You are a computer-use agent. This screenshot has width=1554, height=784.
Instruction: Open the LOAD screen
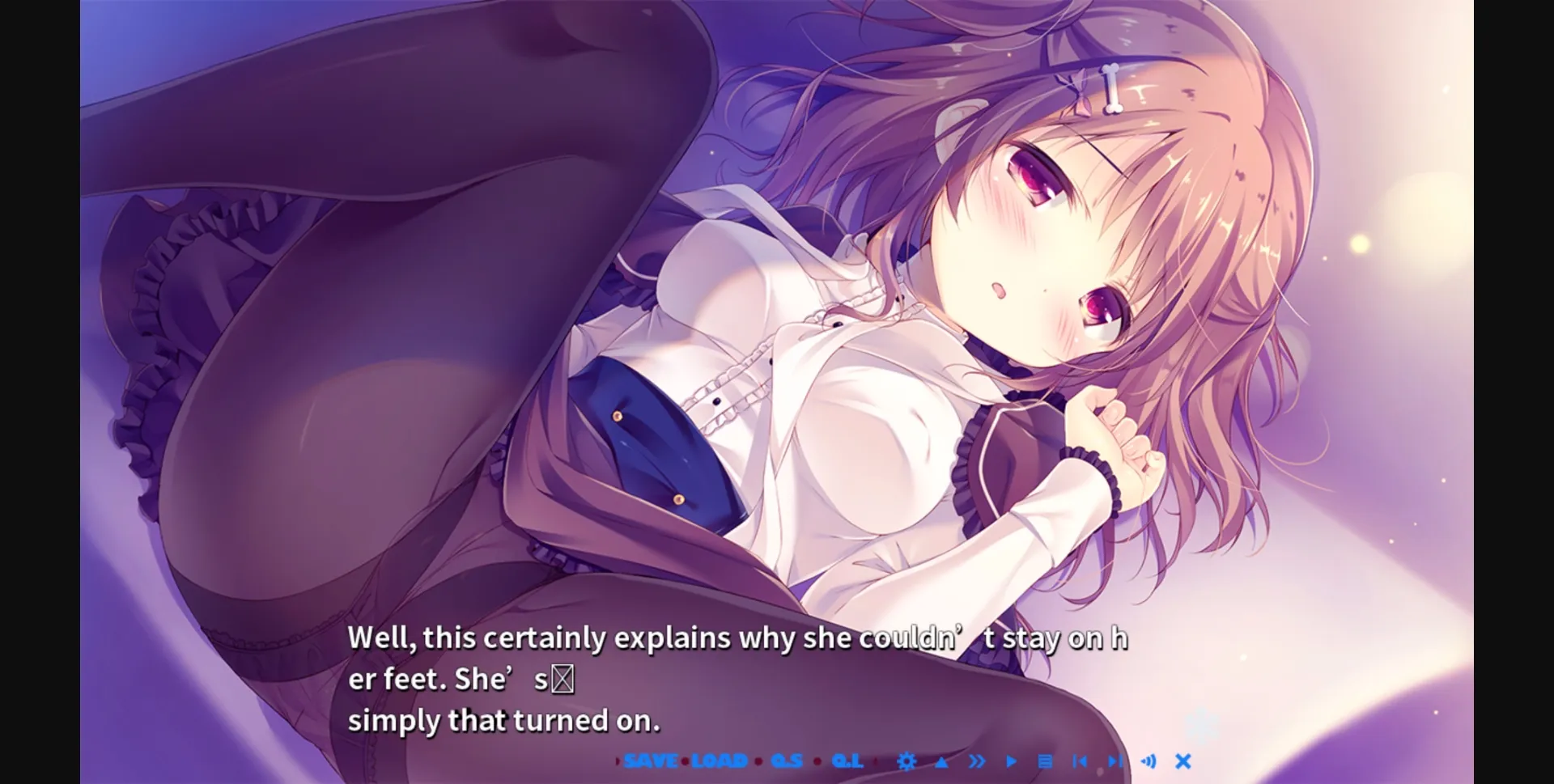click(x=718, y=761)
